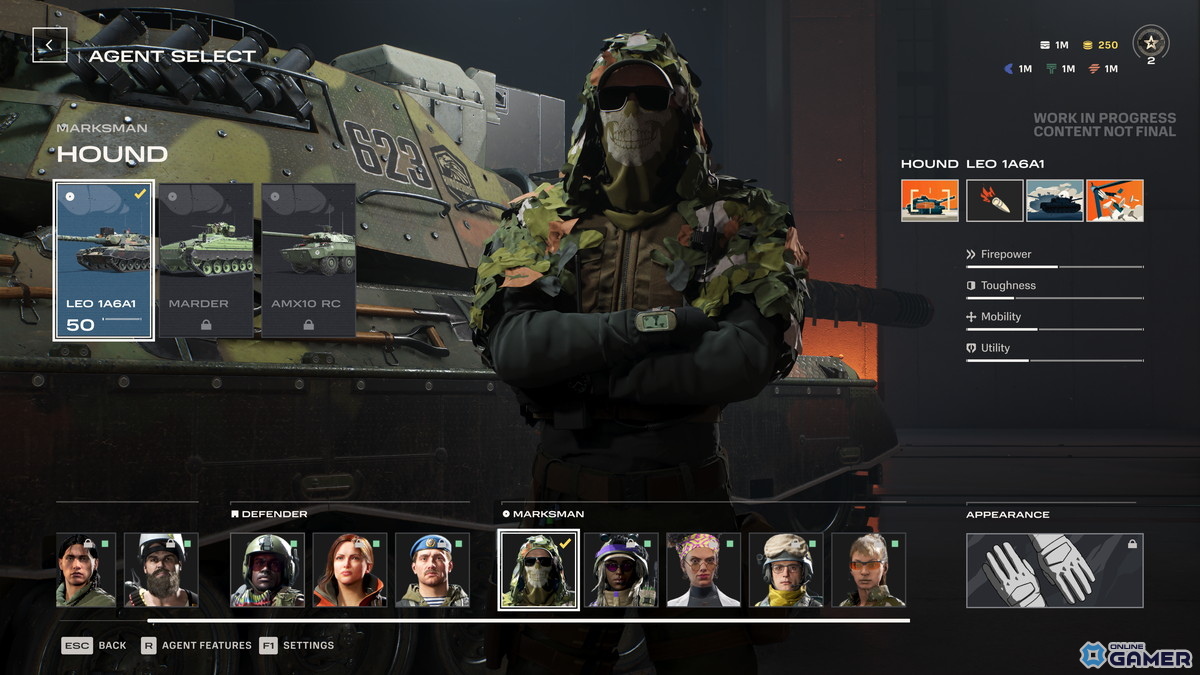This screenshot has height=675, width=1200.
Task: View the flaming shell ability icon
Action: pyautogui.click(x=994, y=200)
